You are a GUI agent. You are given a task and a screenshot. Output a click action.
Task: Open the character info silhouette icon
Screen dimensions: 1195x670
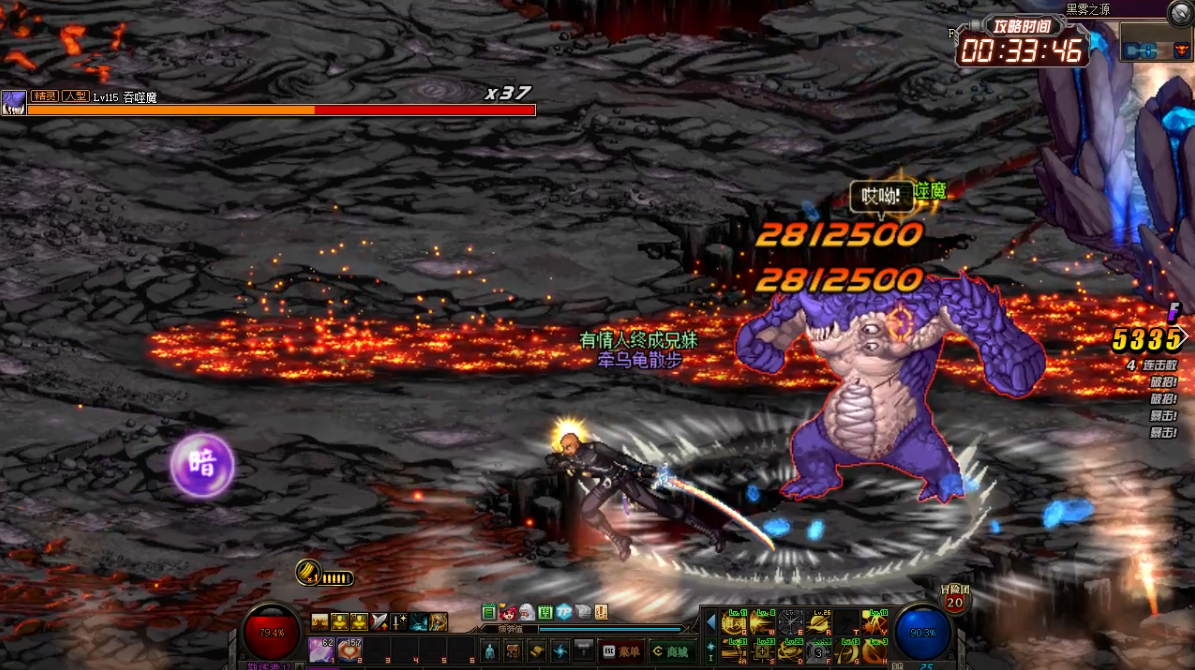[x=489, y=651]
